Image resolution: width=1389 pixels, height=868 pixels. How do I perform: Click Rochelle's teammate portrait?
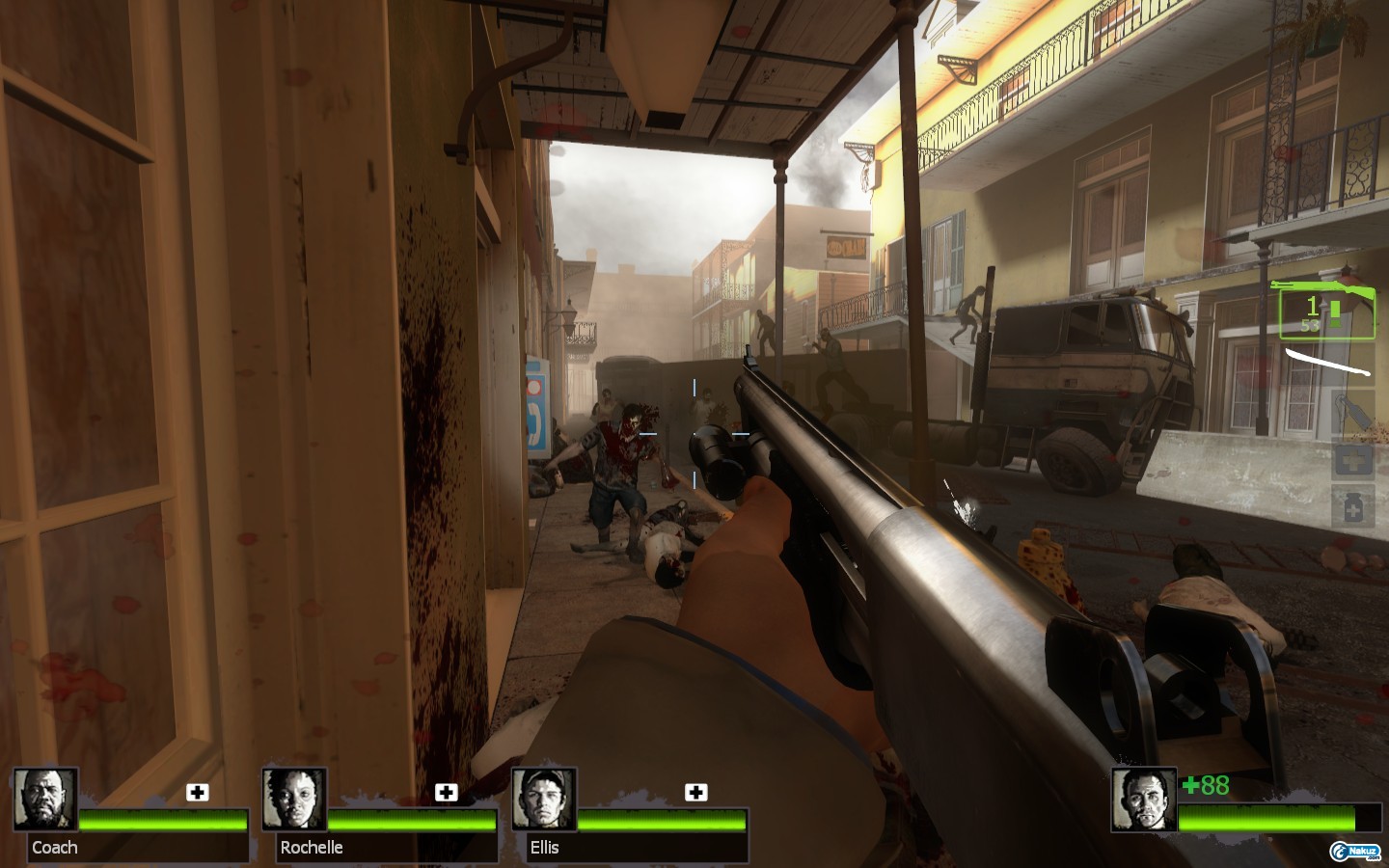(x=295, y=800)
